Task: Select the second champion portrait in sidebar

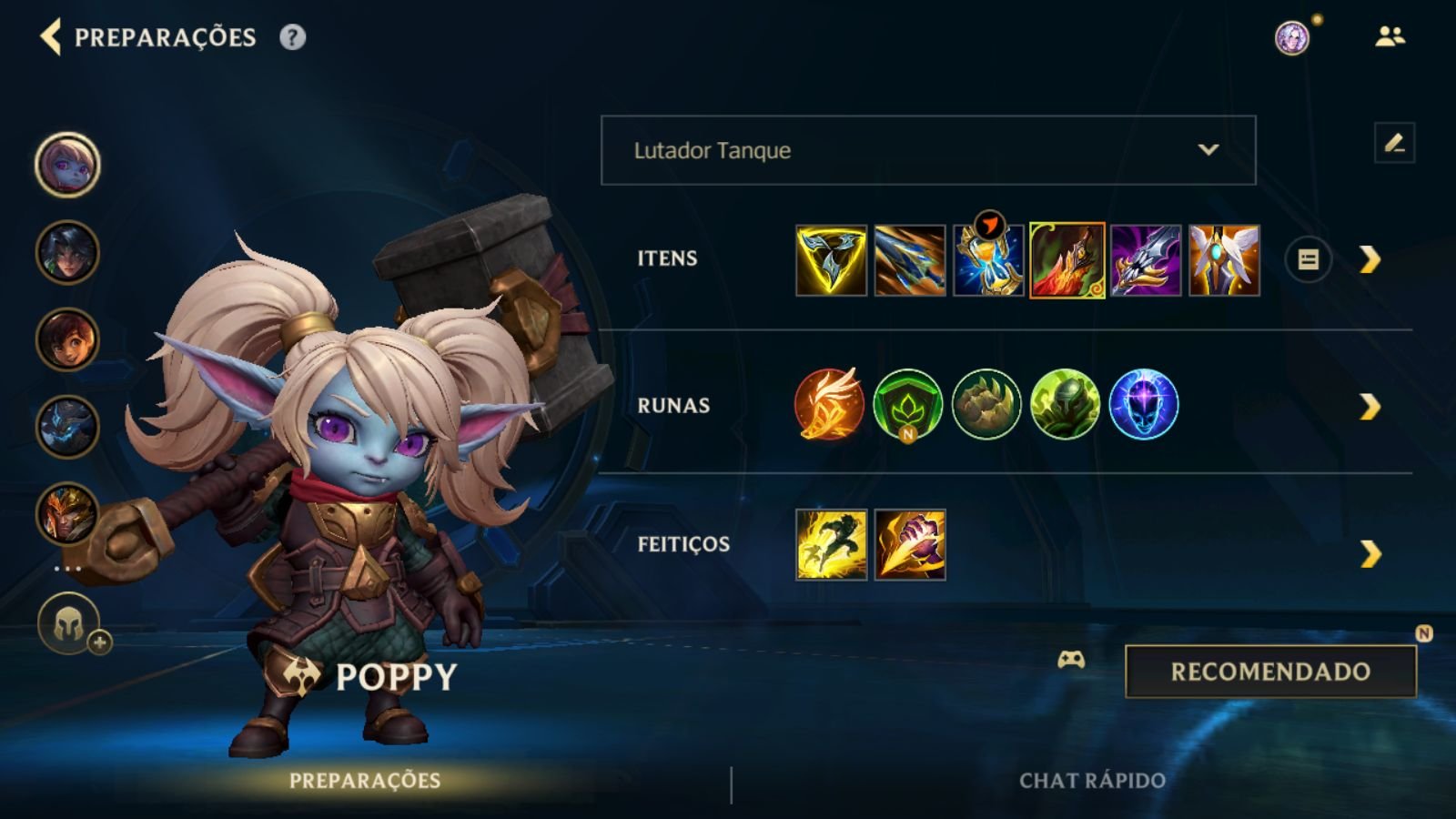Action: 66,251
